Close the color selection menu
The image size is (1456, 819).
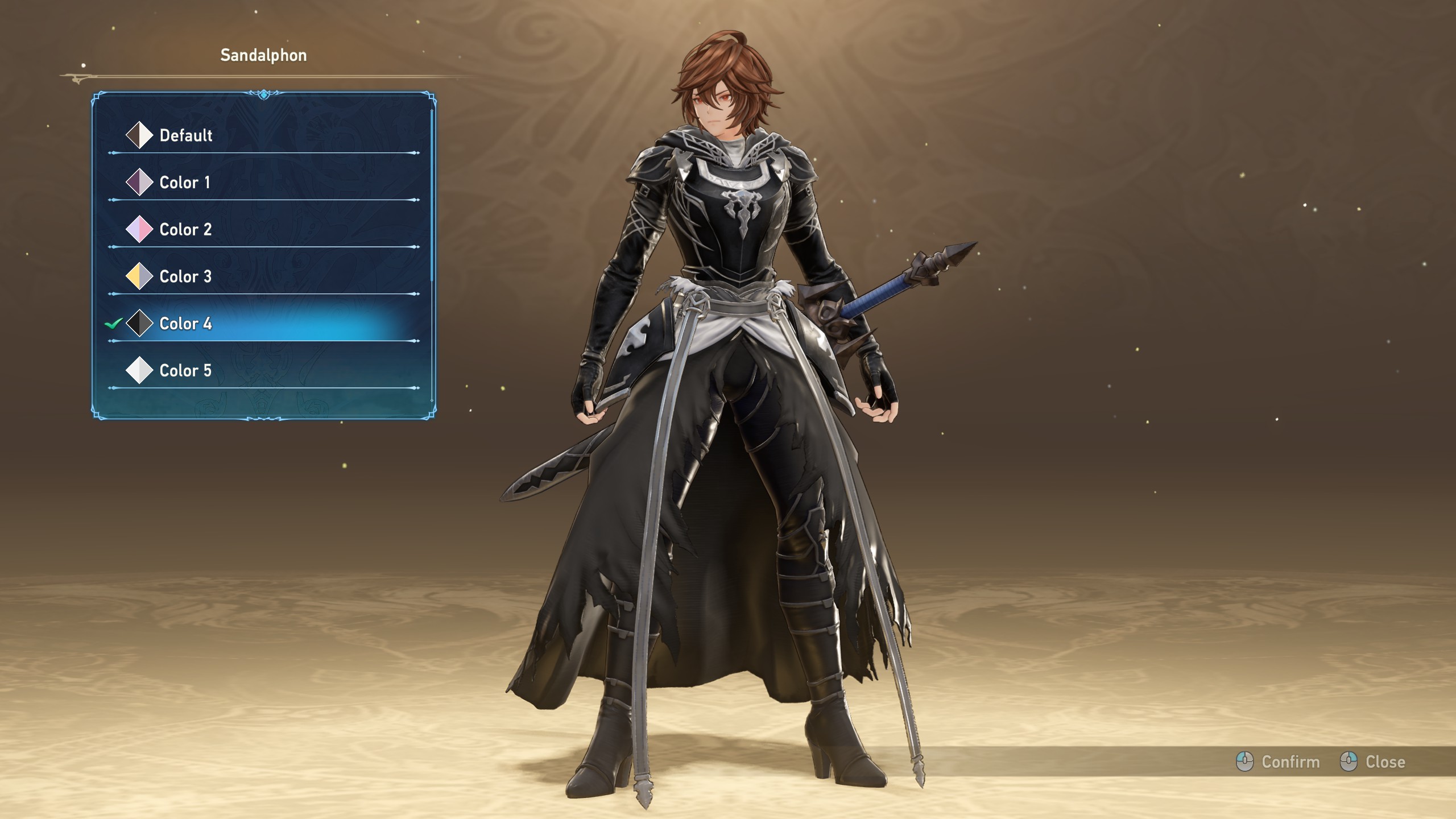tap(1373, 762)
